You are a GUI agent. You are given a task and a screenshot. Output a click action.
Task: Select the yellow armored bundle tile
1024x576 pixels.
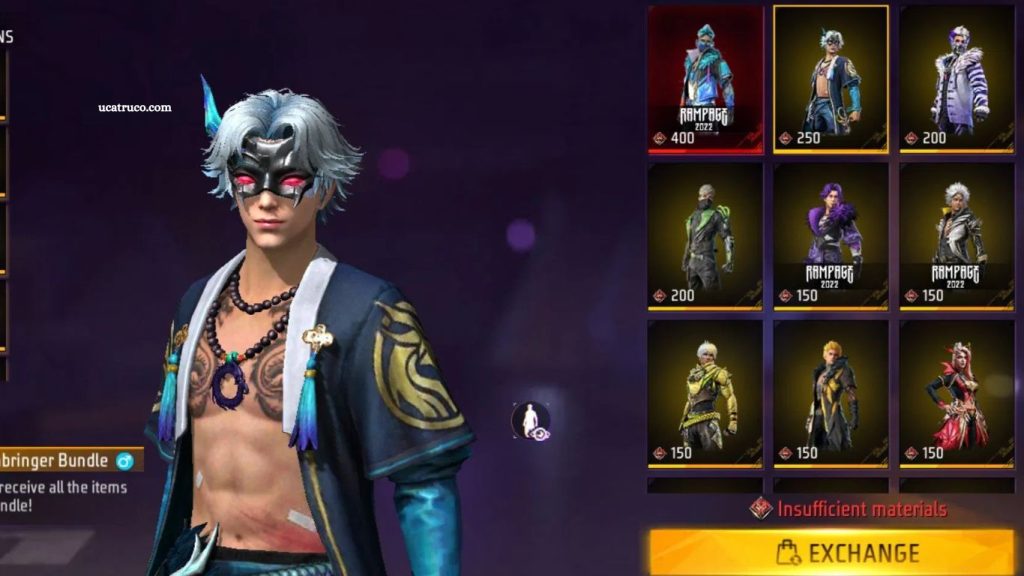click(705, 394)
